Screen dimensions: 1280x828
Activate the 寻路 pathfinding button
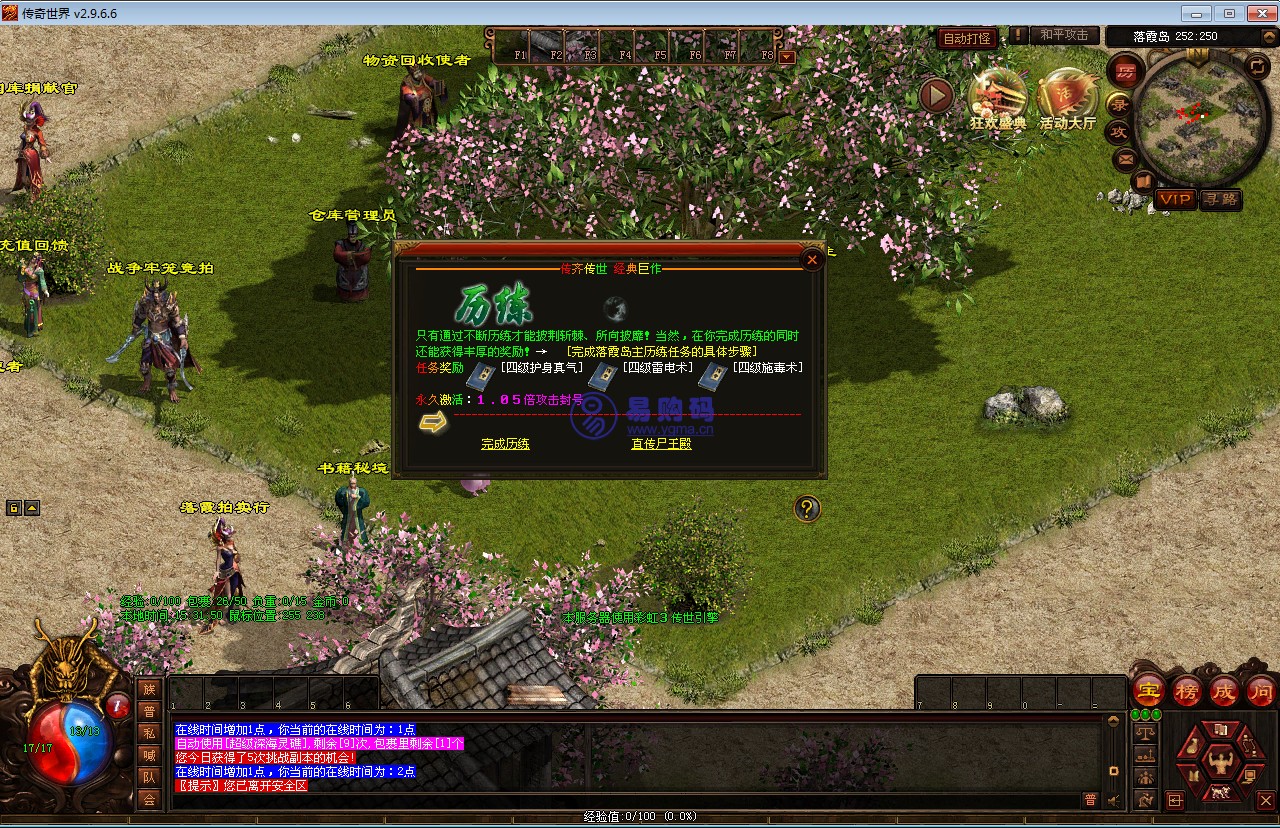(x=1220, y=200)
